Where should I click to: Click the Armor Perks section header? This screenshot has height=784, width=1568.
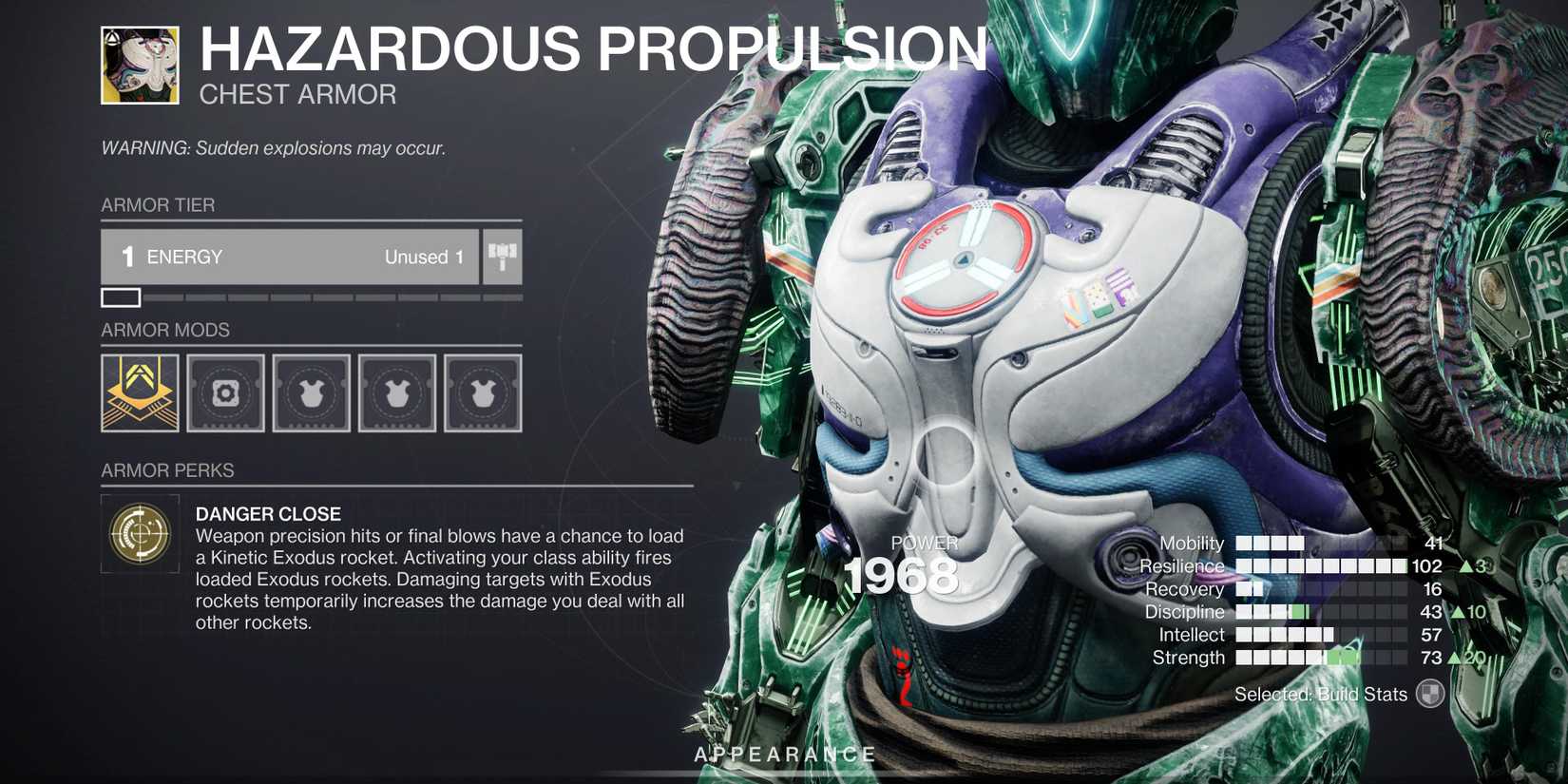pos(167,470)
